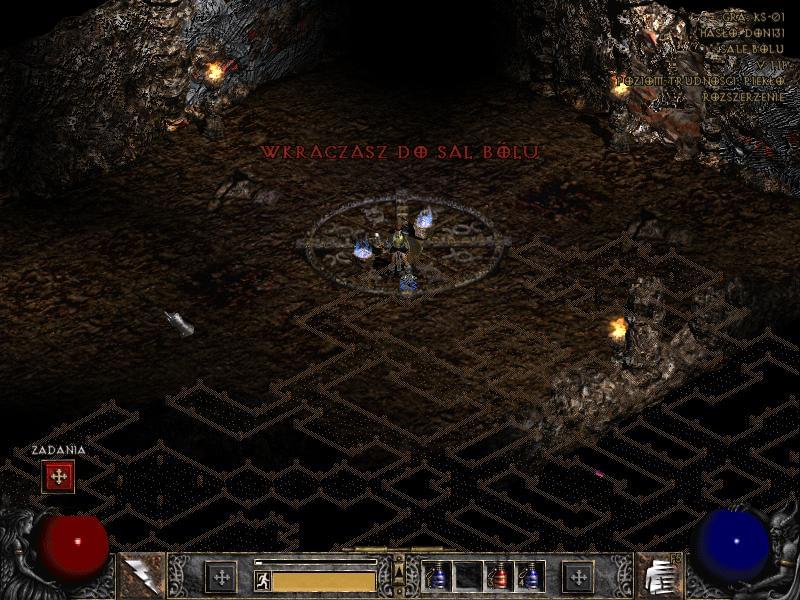Open the Zadania quest log button
800x600 pixels.
(58, 477)
